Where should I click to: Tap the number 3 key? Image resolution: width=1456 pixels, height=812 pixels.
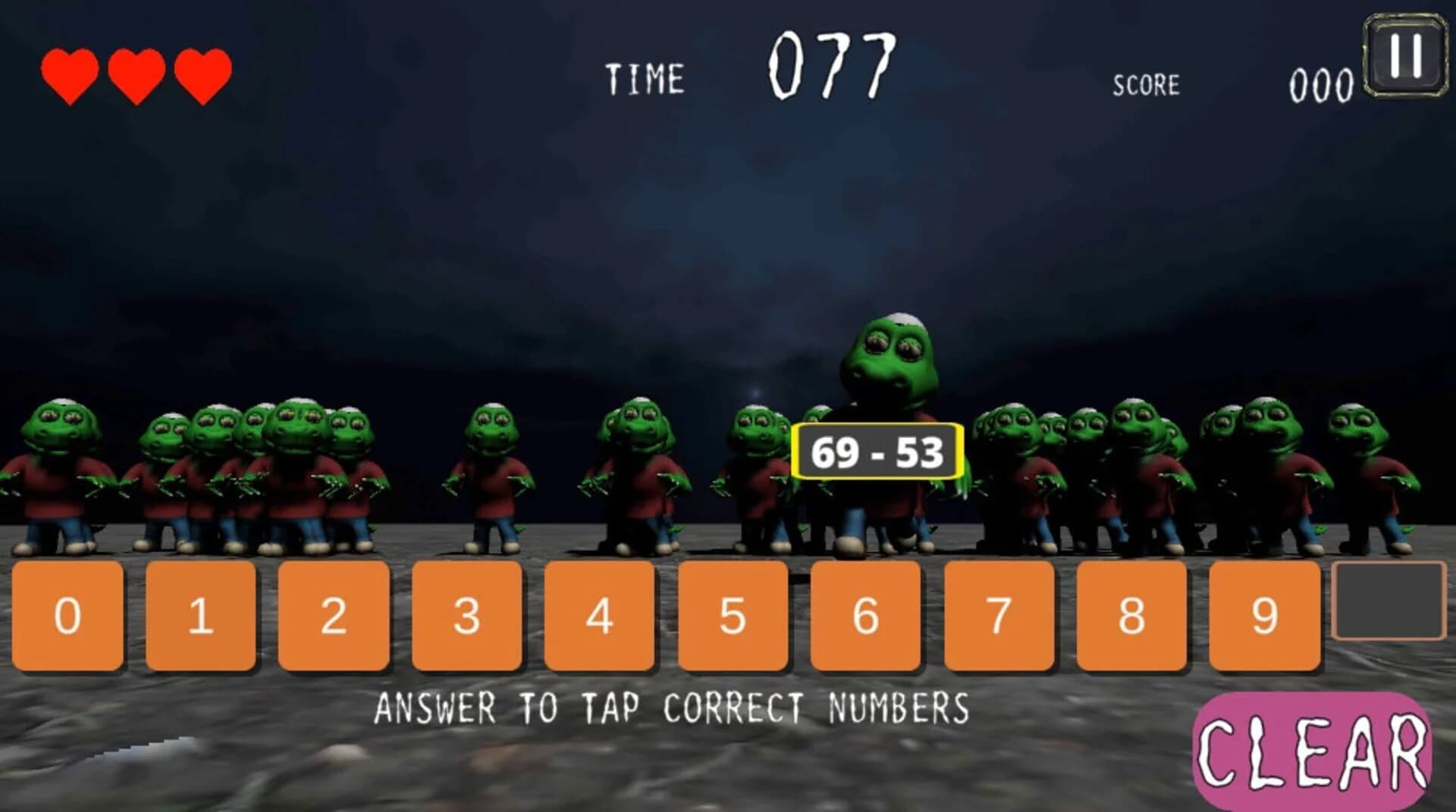pos(466,614)
